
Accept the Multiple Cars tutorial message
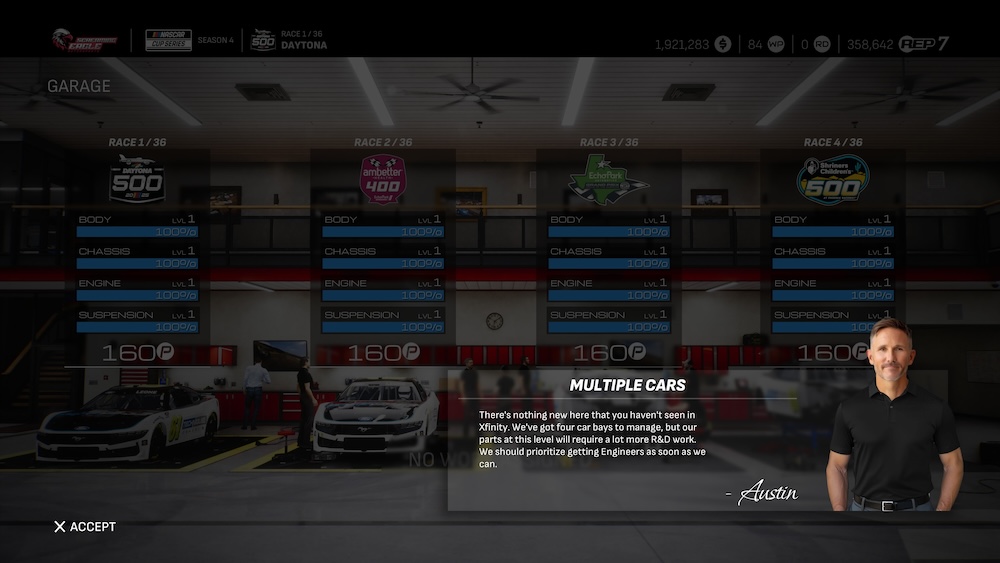click(85, 527)
